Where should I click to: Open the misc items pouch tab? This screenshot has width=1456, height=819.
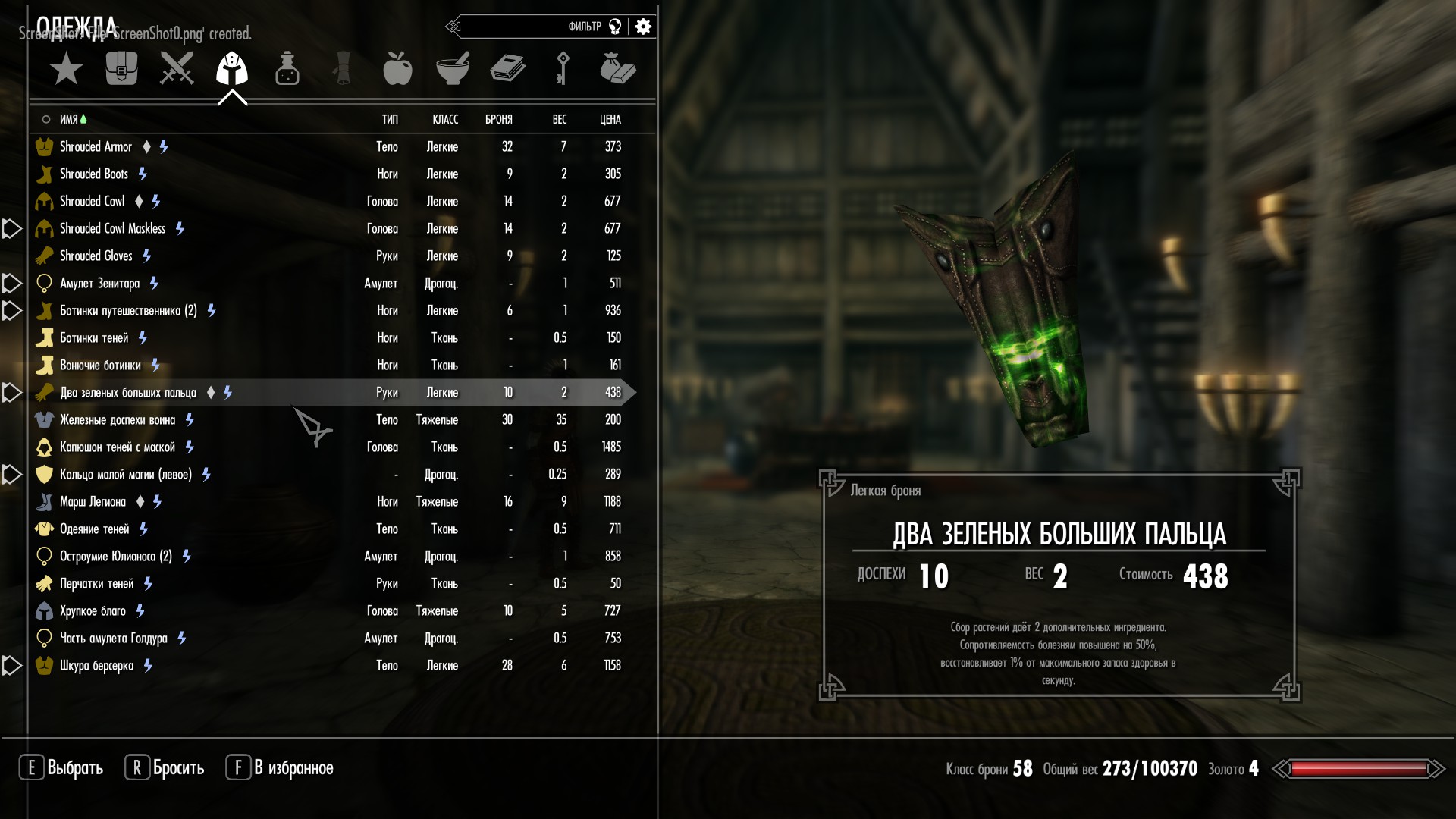pyautogui.click(x=617, y=69)
